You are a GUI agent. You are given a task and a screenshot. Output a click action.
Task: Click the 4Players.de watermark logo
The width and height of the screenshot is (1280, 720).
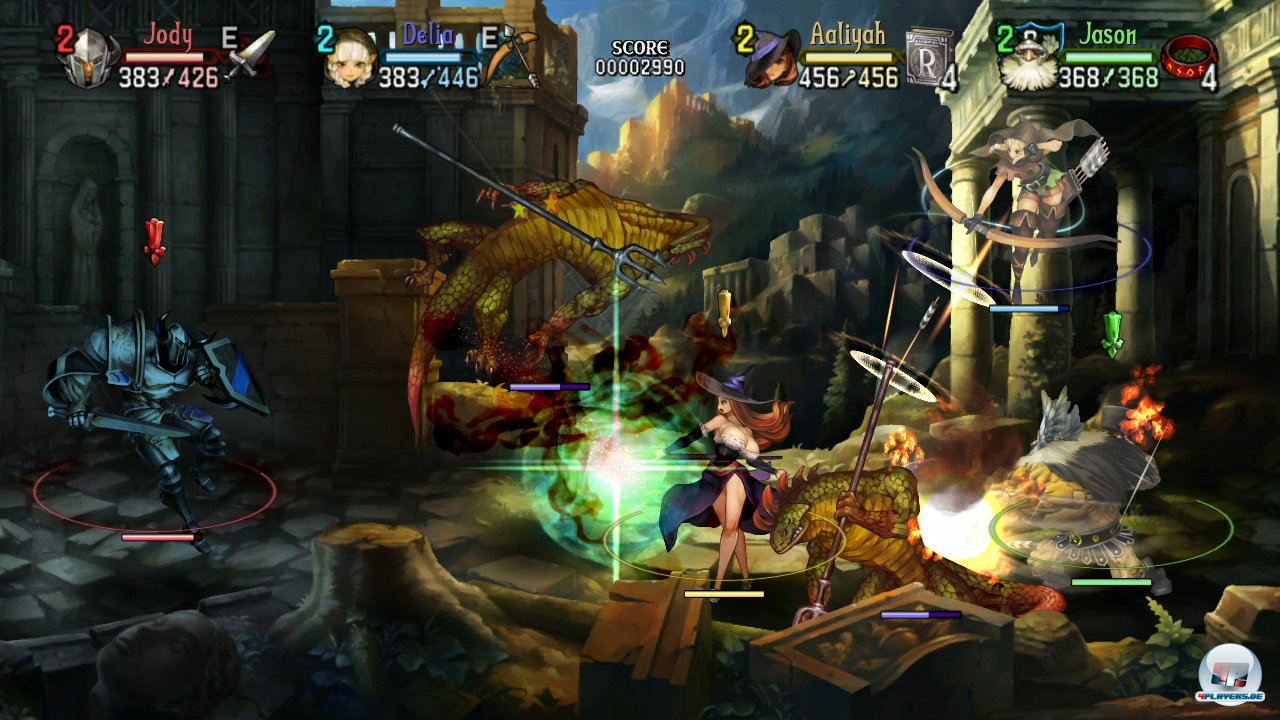pyautogui.click(x=1229, y=672)
